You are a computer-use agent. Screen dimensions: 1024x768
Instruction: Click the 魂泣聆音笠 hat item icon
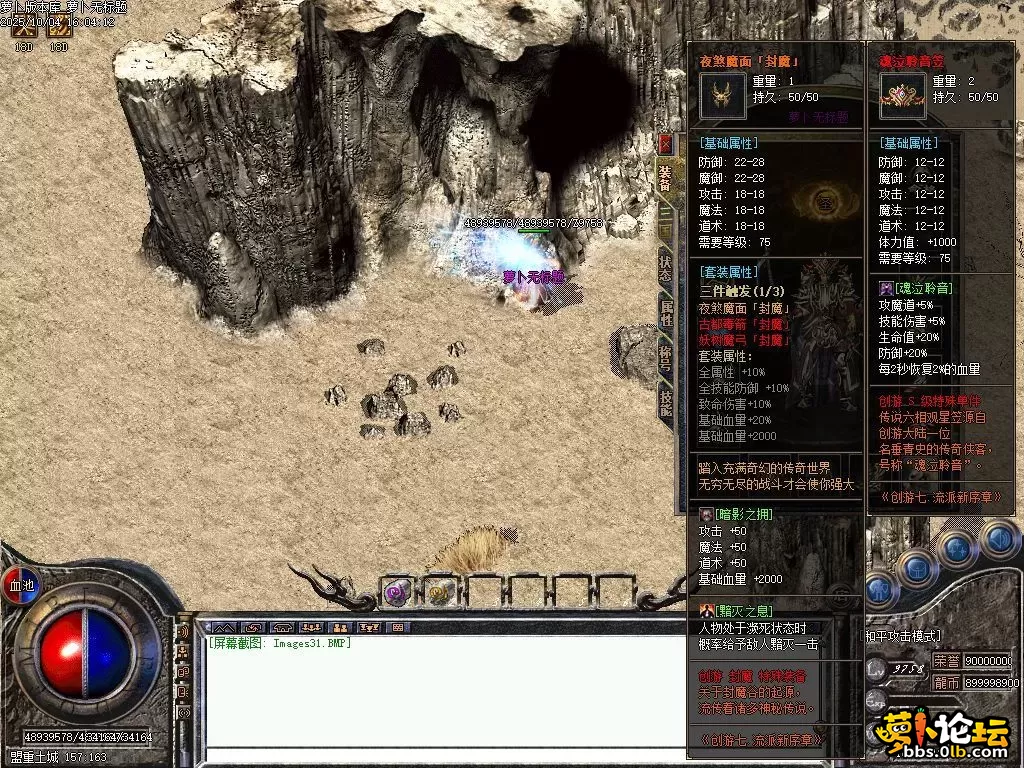[x=903, y=96]
